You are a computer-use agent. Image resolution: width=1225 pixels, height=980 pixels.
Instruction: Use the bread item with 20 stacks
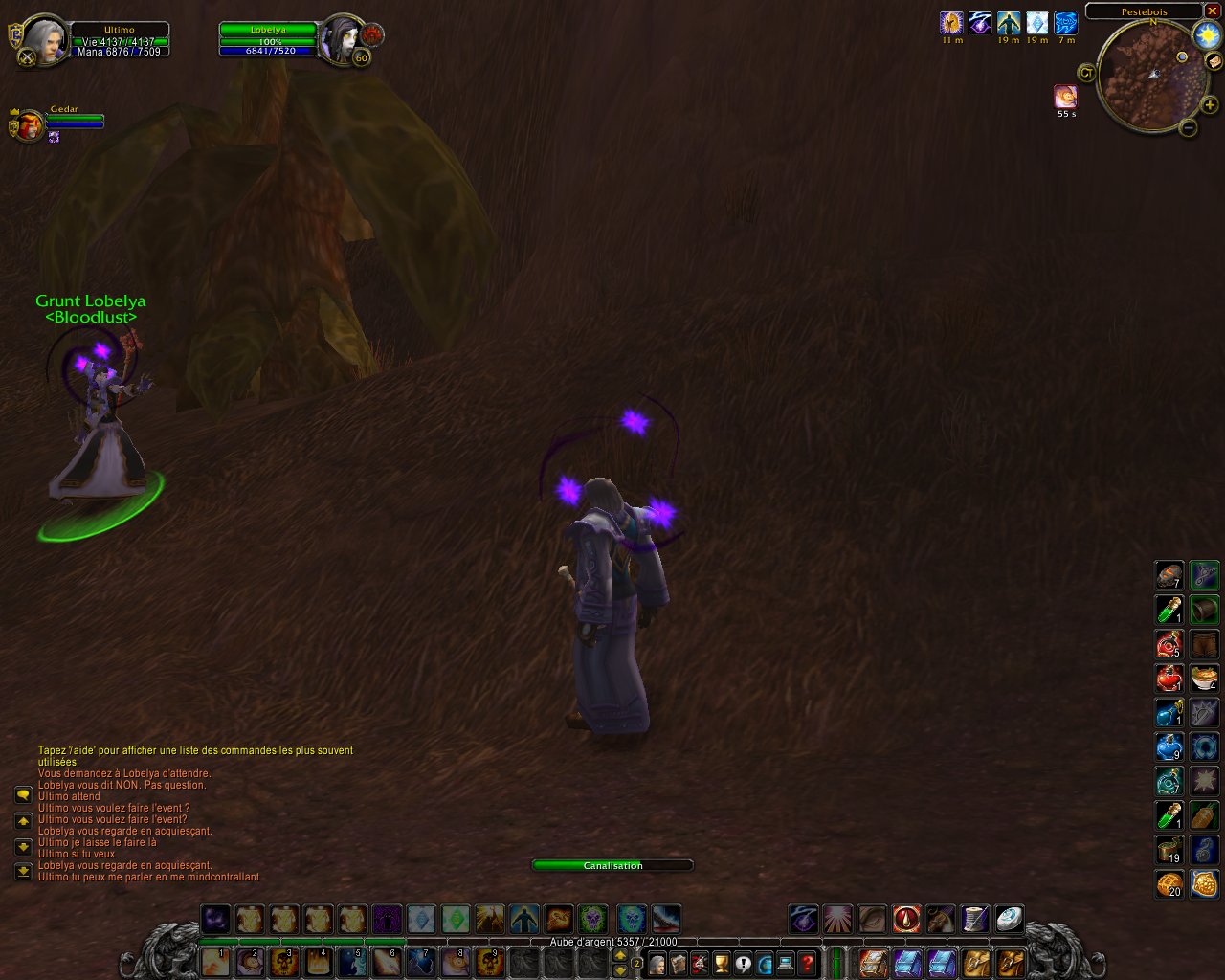pyautogui.click(x=1169, y=883)
